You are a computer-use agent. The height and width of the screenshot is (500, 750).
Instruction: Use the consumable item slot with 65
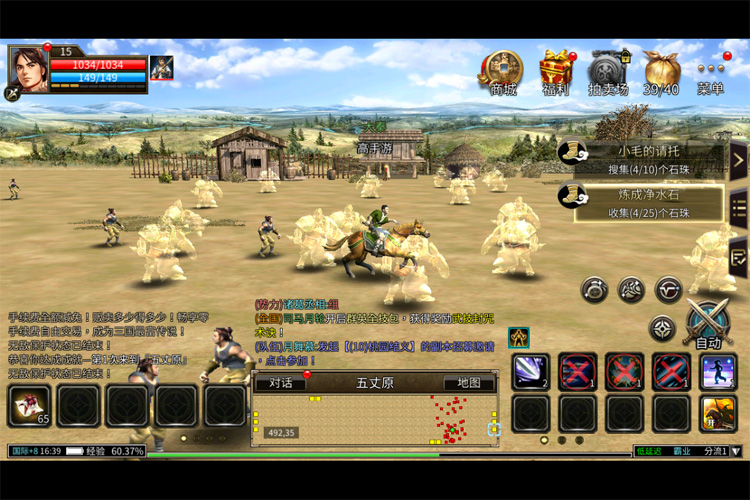click(30, 406)
